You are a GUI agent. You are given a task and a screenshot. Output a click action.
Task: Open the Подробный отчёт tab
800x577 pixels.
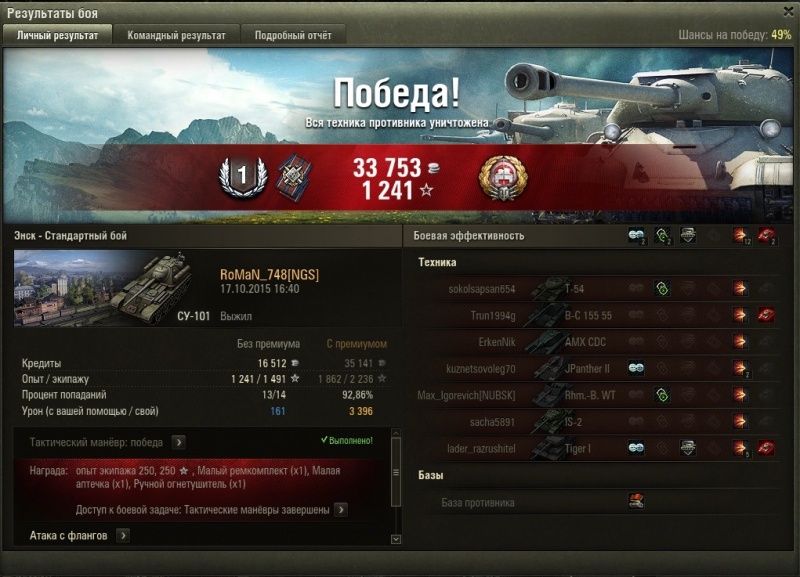click(294, 35)
